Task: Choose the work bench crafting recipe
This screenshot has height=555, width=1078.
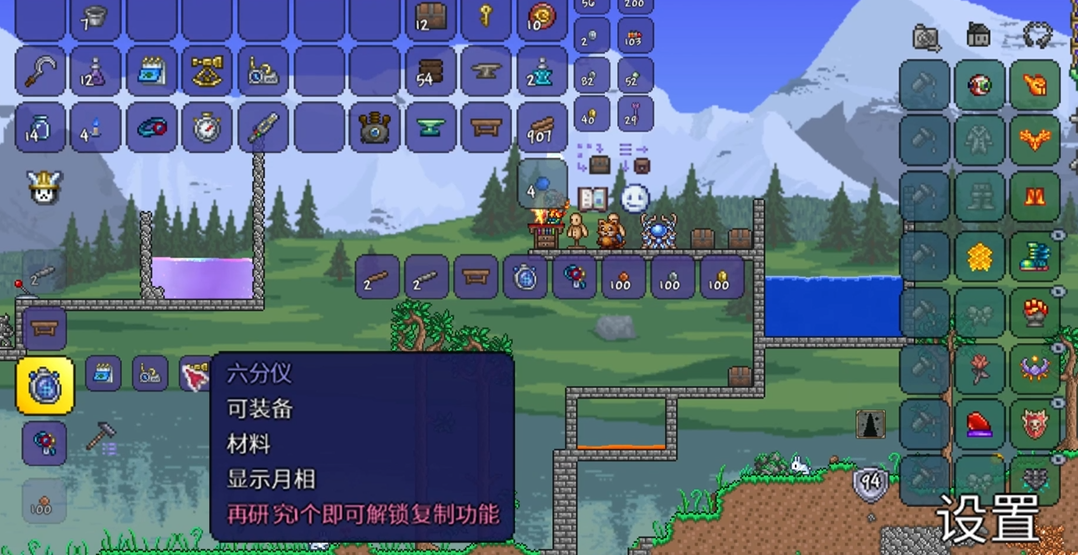Action: pyautogui.click(x=44, y=327)
